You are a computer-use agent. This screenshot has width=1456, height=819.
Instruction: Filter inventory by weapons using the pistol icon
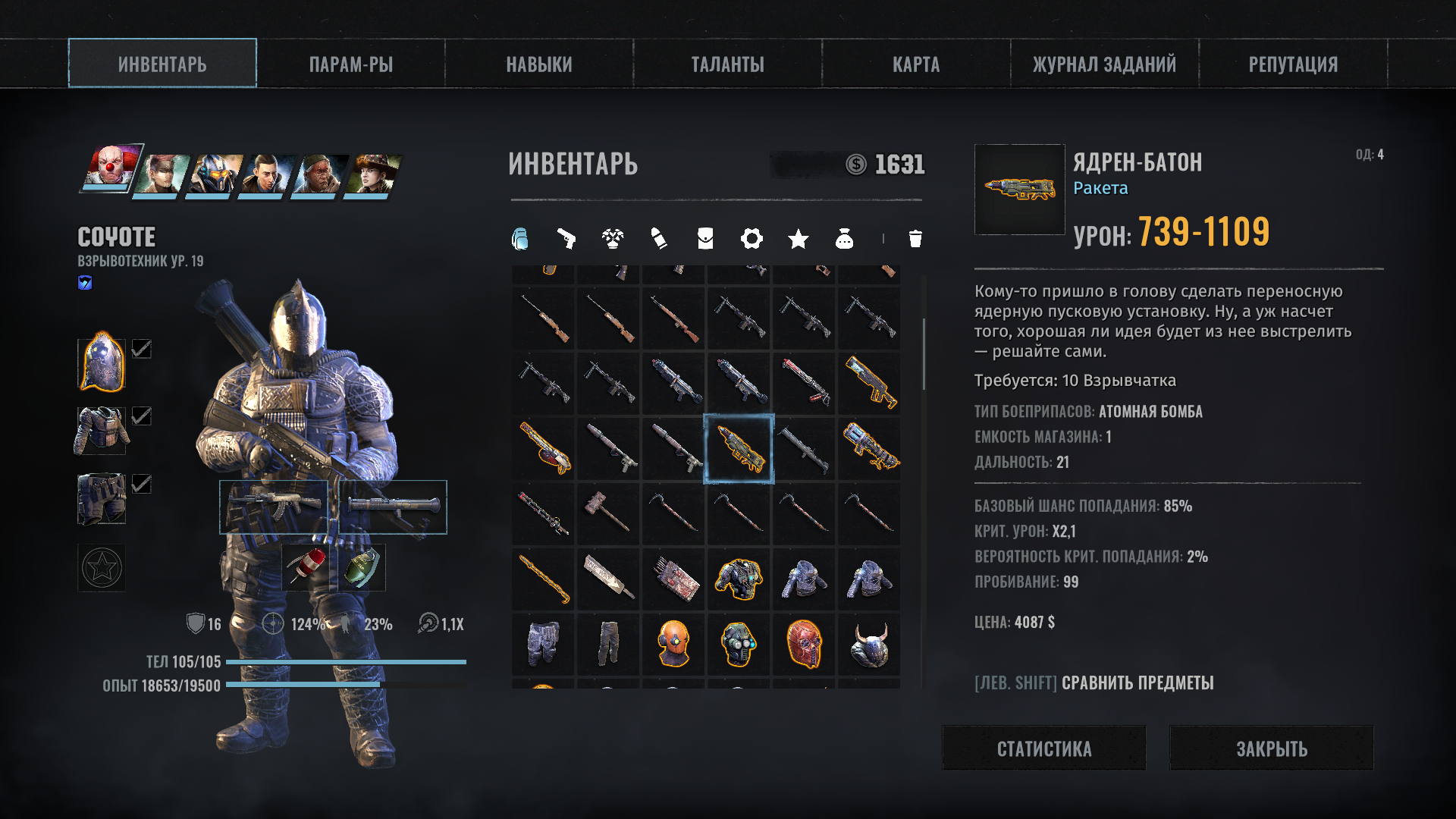tap(566, 239)
